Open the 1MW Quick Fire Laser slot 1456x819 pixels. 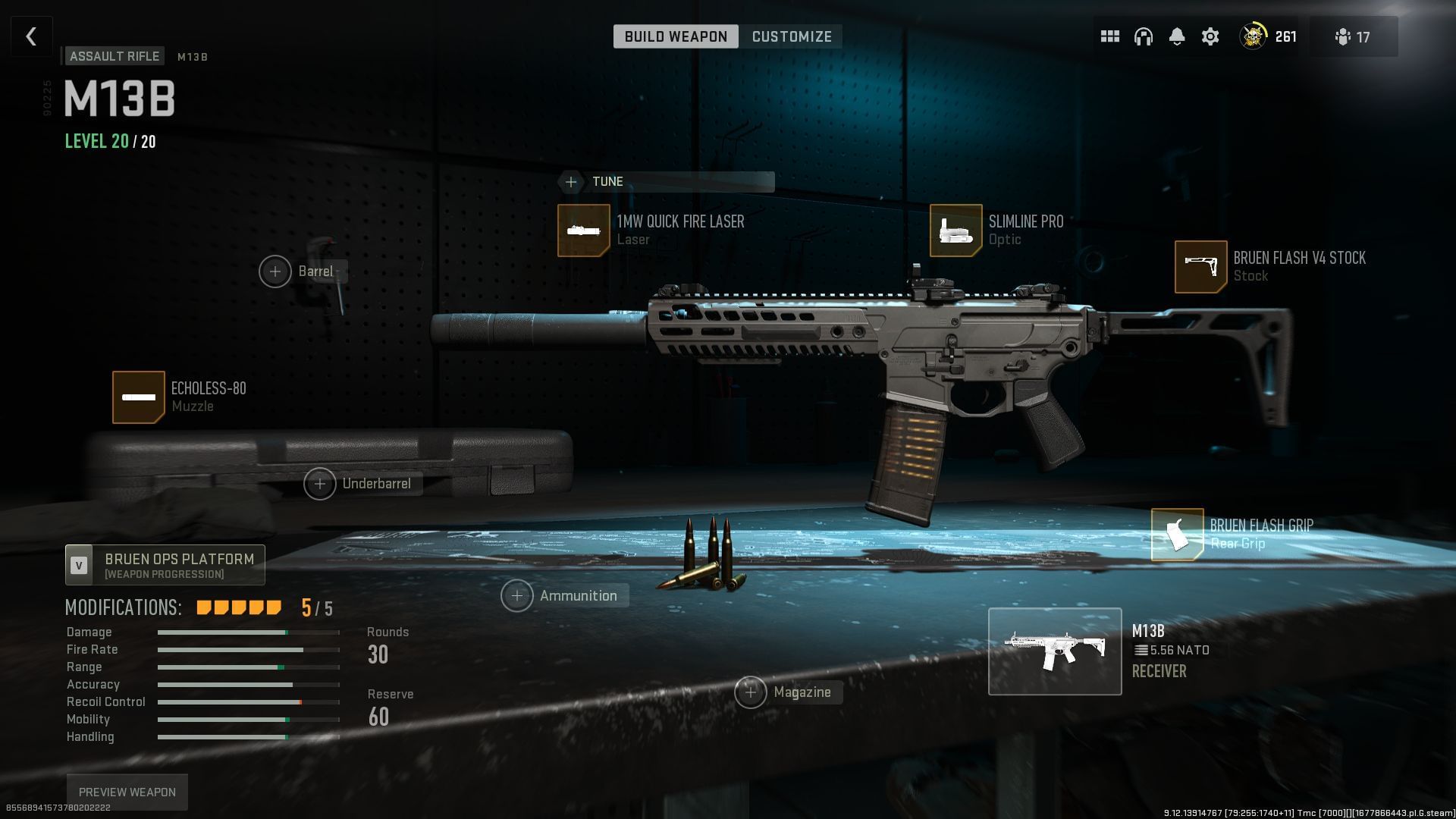pos(584,230)
